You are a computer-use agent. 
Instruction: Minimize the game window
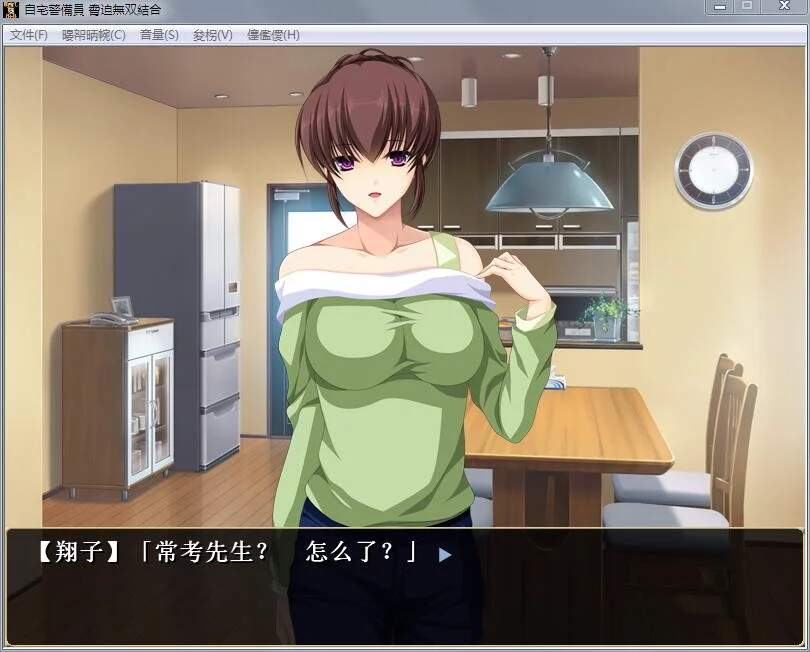[x=718, y=7]
